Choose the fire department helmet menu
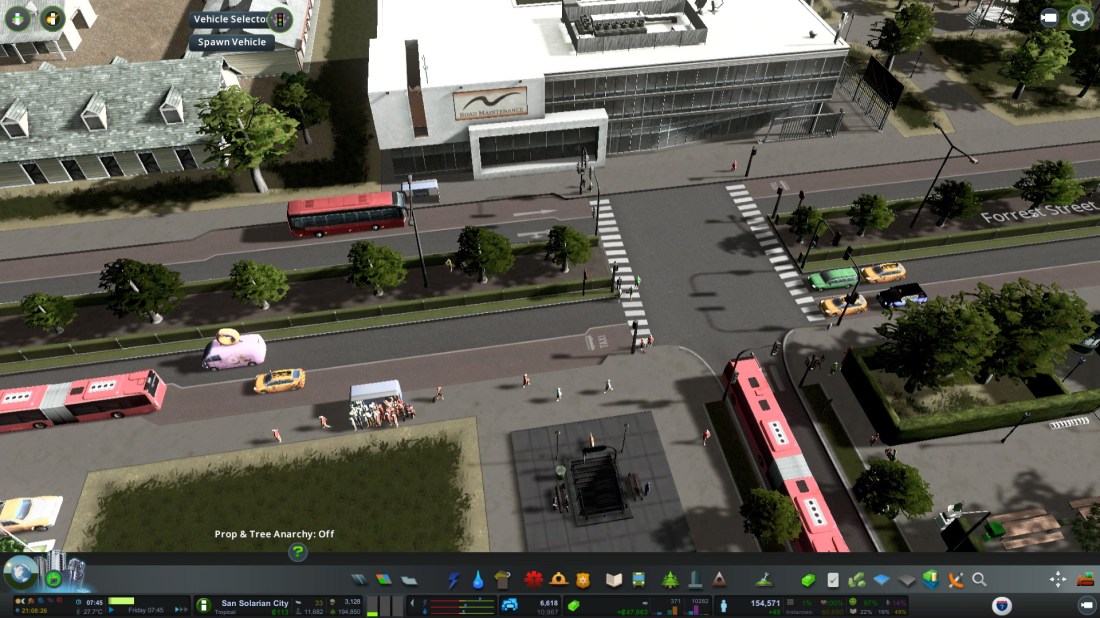 coord(558,580)
